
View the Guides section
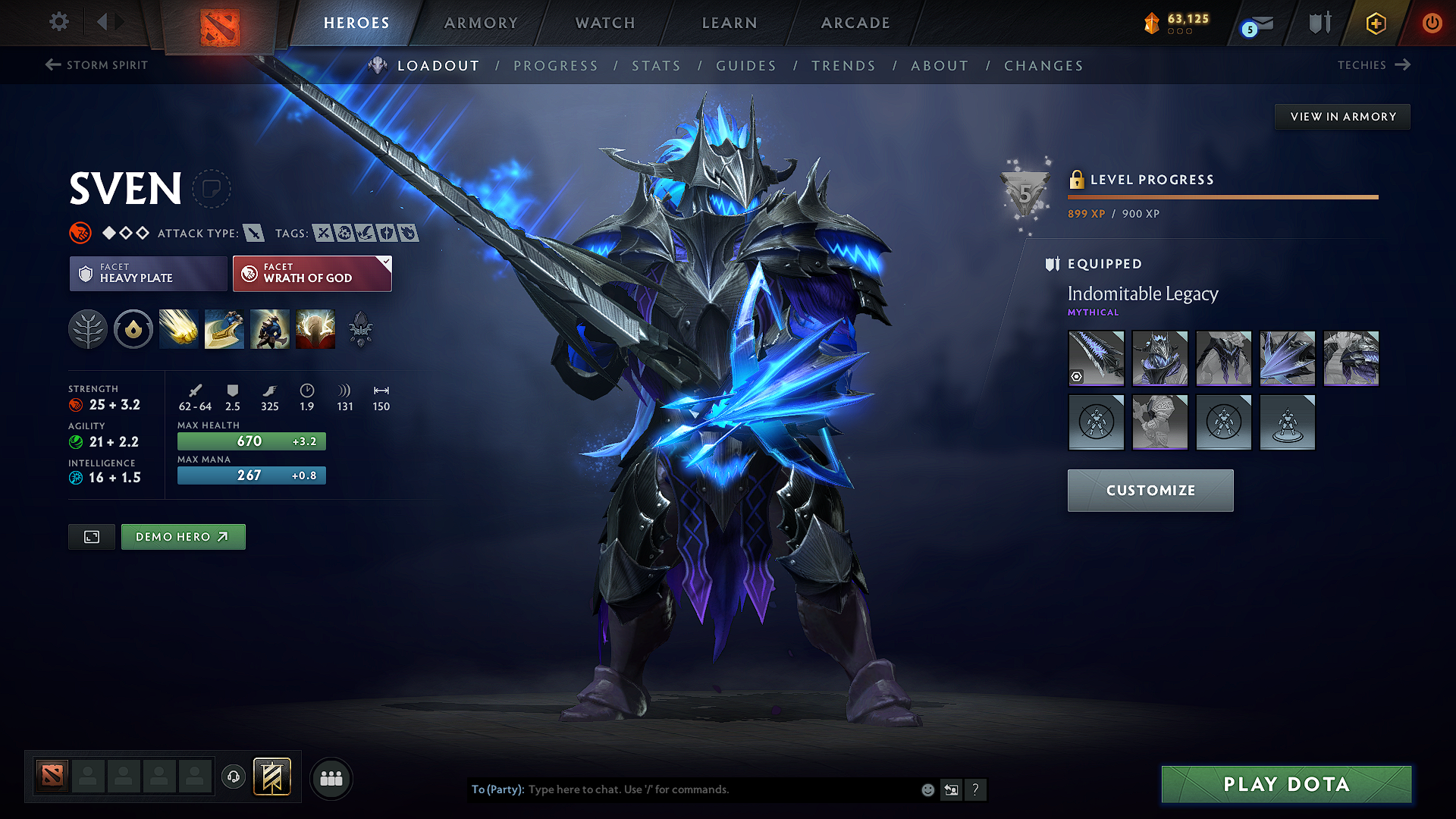pyautogui.click(x=746, y=66)
